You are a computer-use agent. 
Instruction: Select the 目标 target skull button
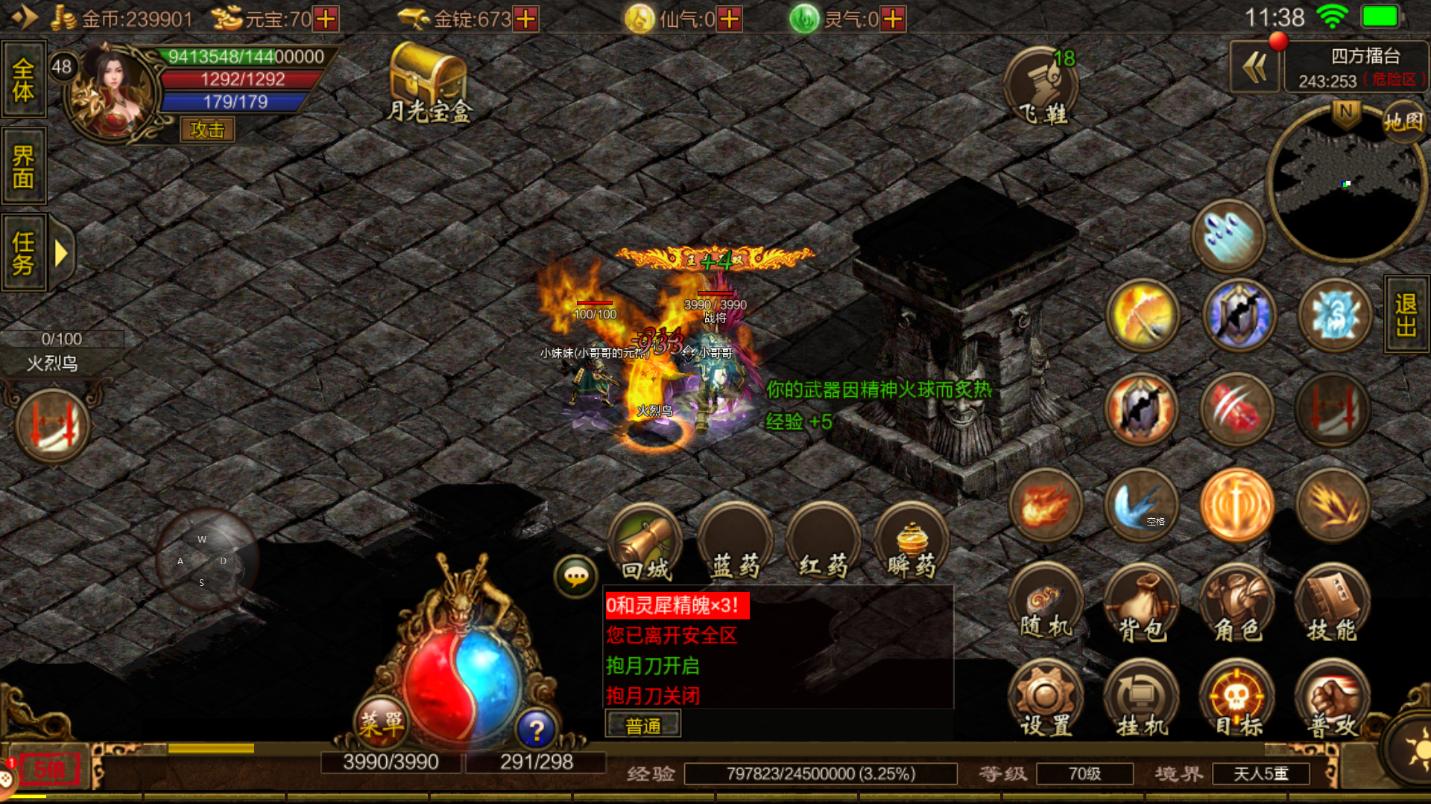[x=1237, y=698]
